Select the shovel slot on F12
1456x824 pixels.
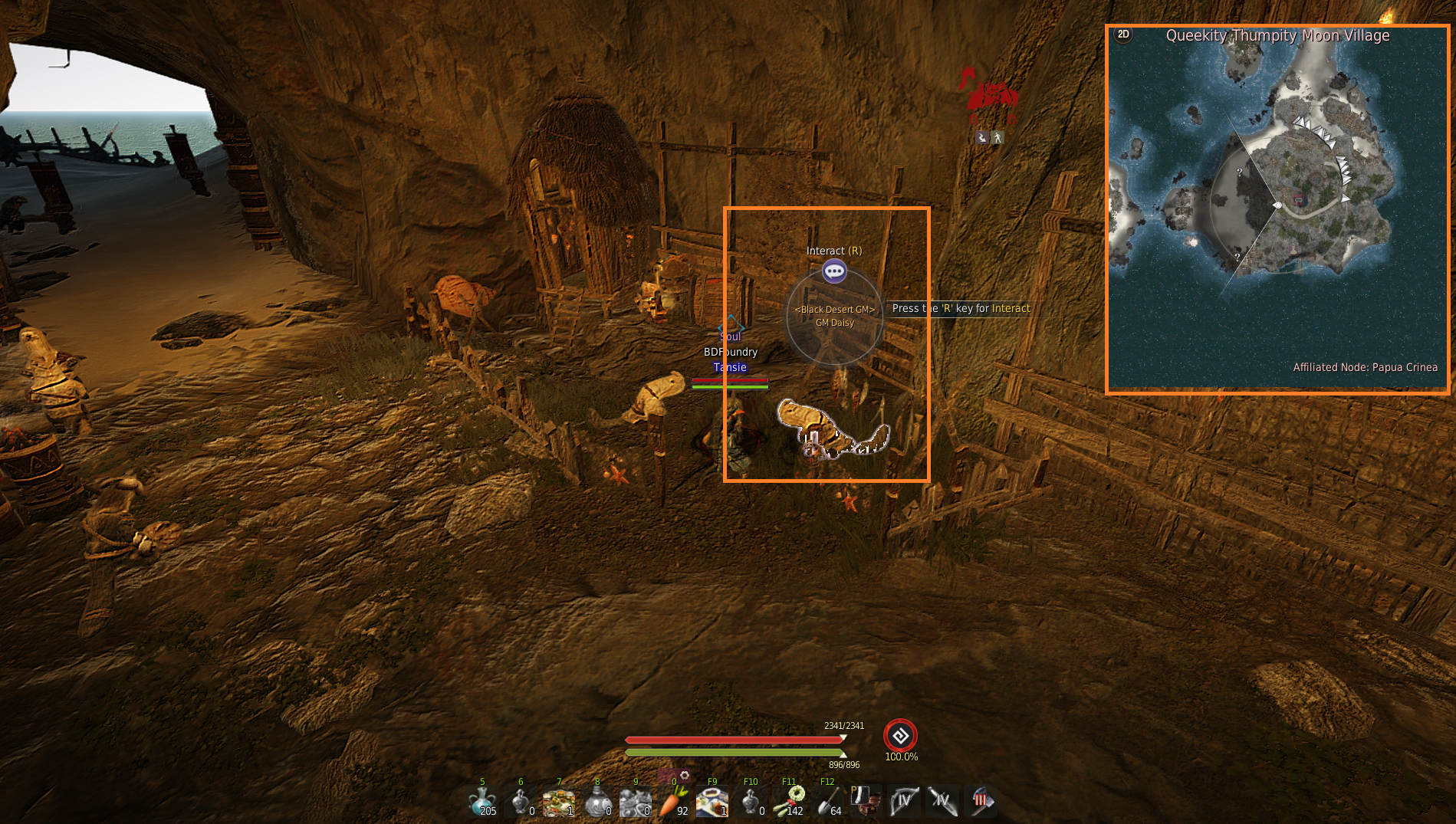click(x=827, y=802)
